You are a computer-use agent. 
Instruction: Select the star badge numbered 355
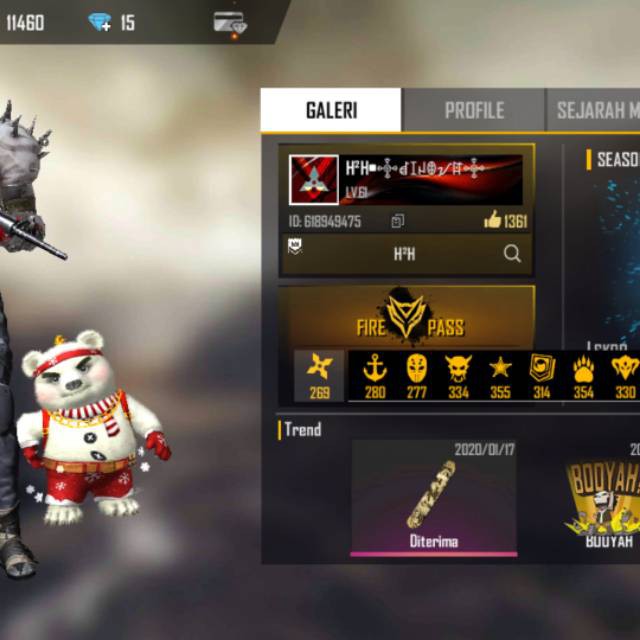pyautogui.click(x=500, y=375)
